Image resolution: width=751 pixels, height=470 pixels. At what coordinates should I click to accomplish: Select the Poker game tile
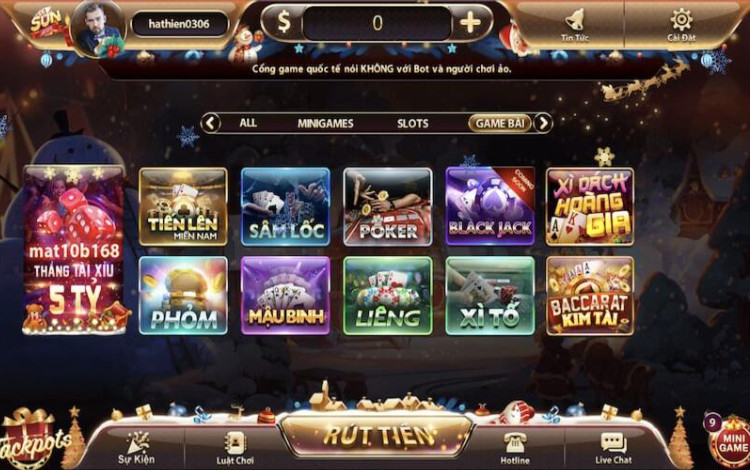click(x=388, y=207)
